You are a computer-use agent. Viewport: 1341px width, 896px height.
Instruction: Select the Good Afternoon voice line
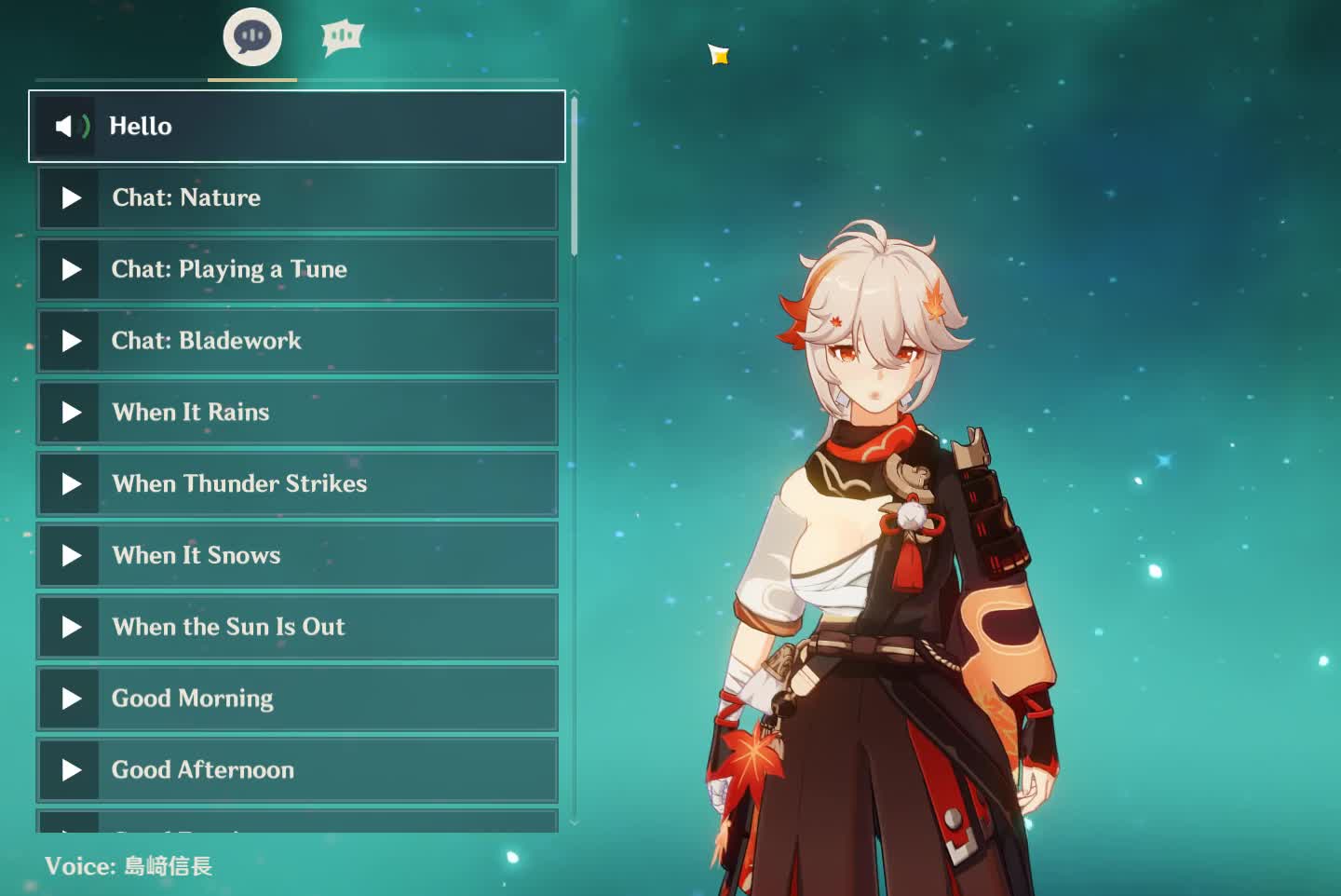click(x=297, y=770)
